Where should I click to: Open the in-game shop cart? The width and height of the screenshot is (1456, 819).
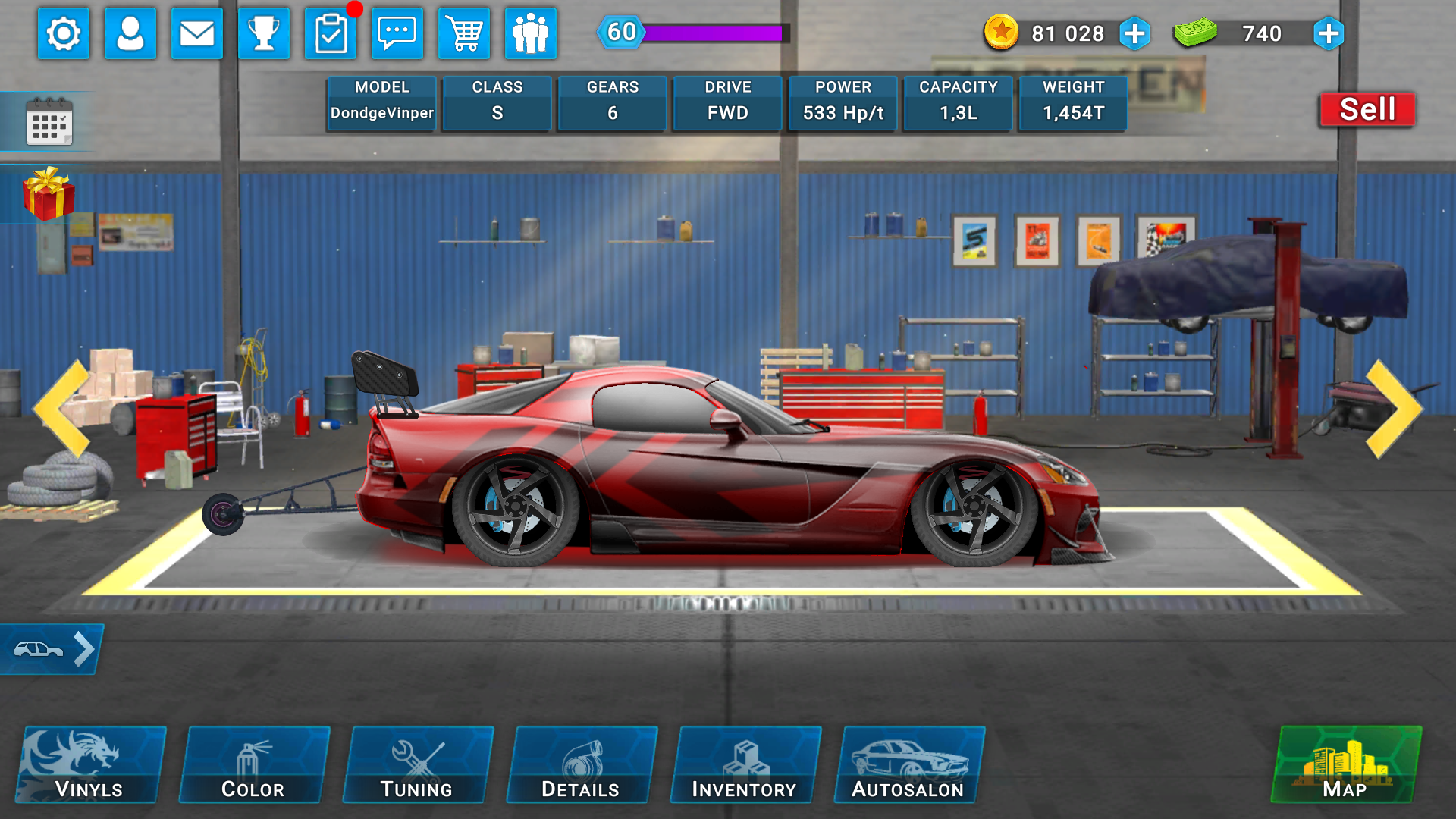point(464,33)
